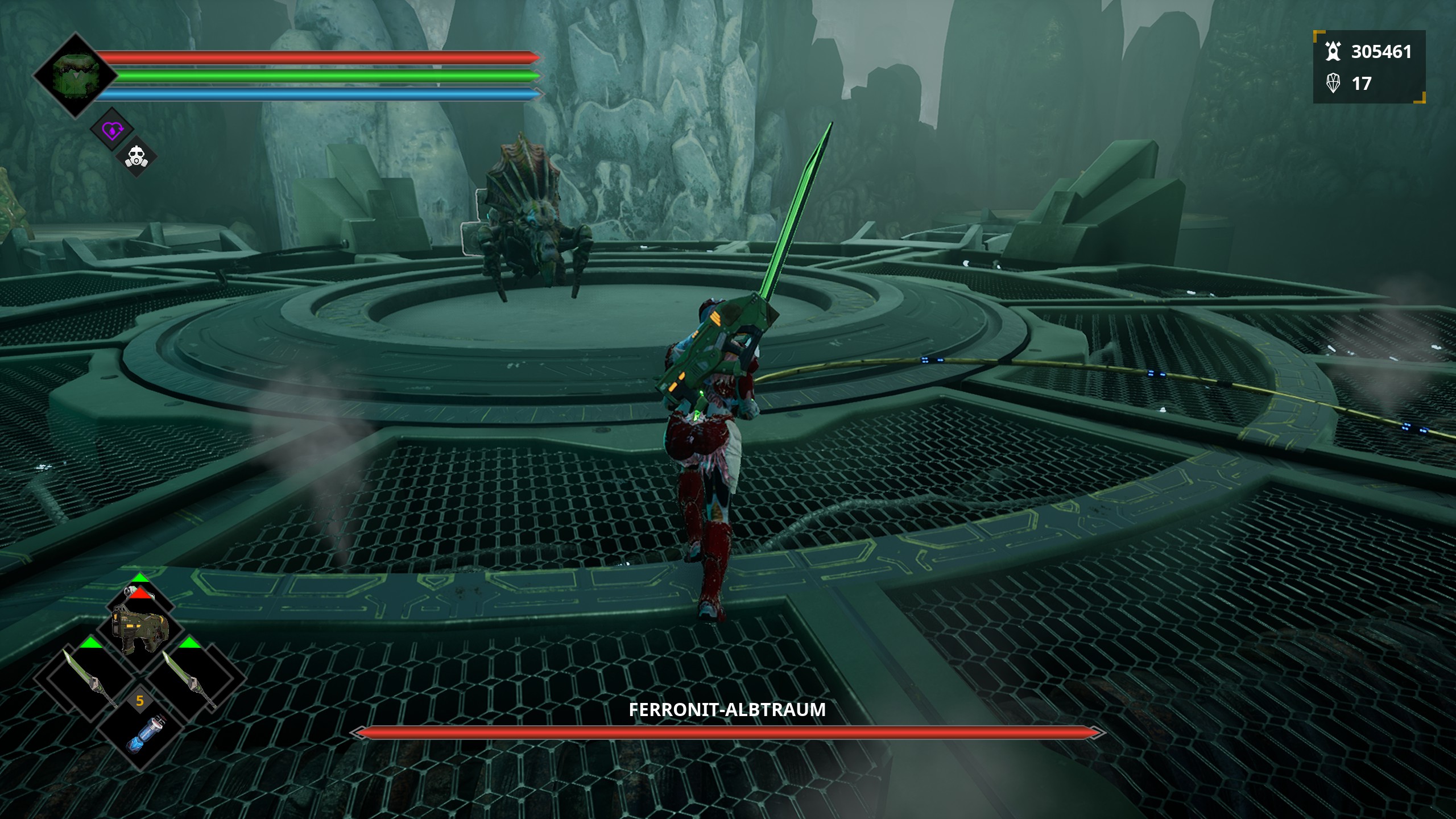The height and width of the screenshot is (819, 1456).
Task: Click the player portrait diamond icon
Action: (x=76, y=76)
